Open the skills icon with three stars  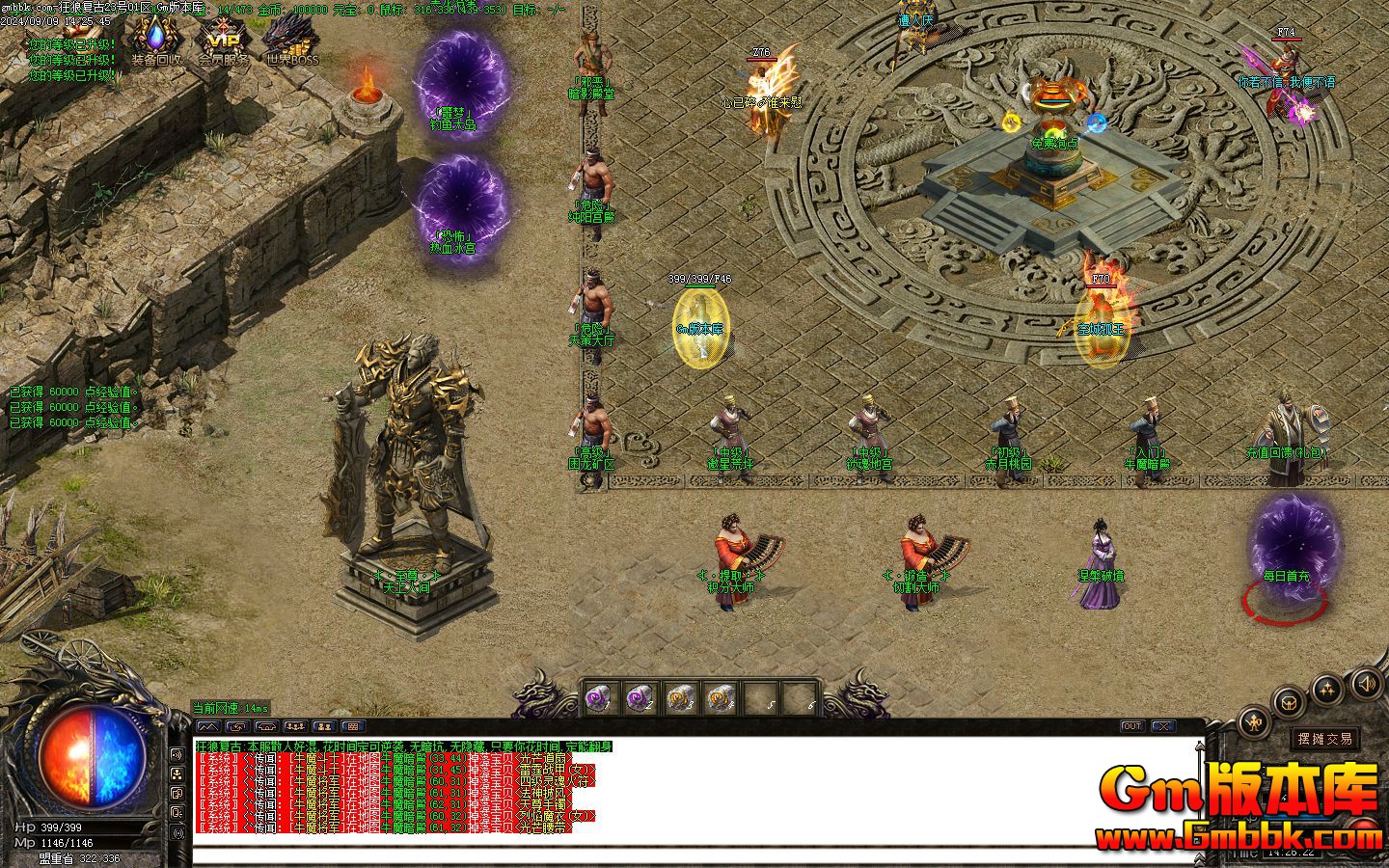(1327, 689)
